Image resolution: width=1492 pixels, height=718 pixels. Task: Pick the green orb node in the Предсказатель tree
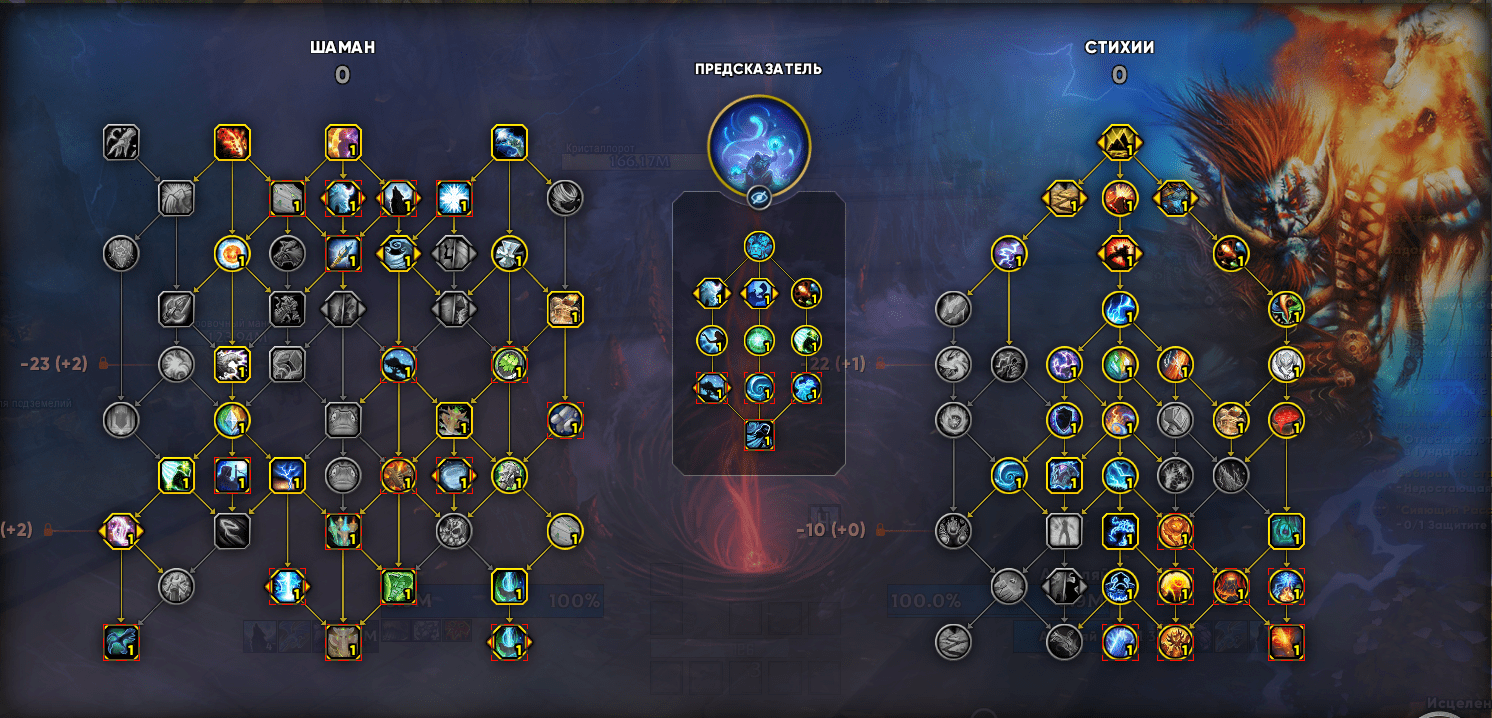[759, 340]
